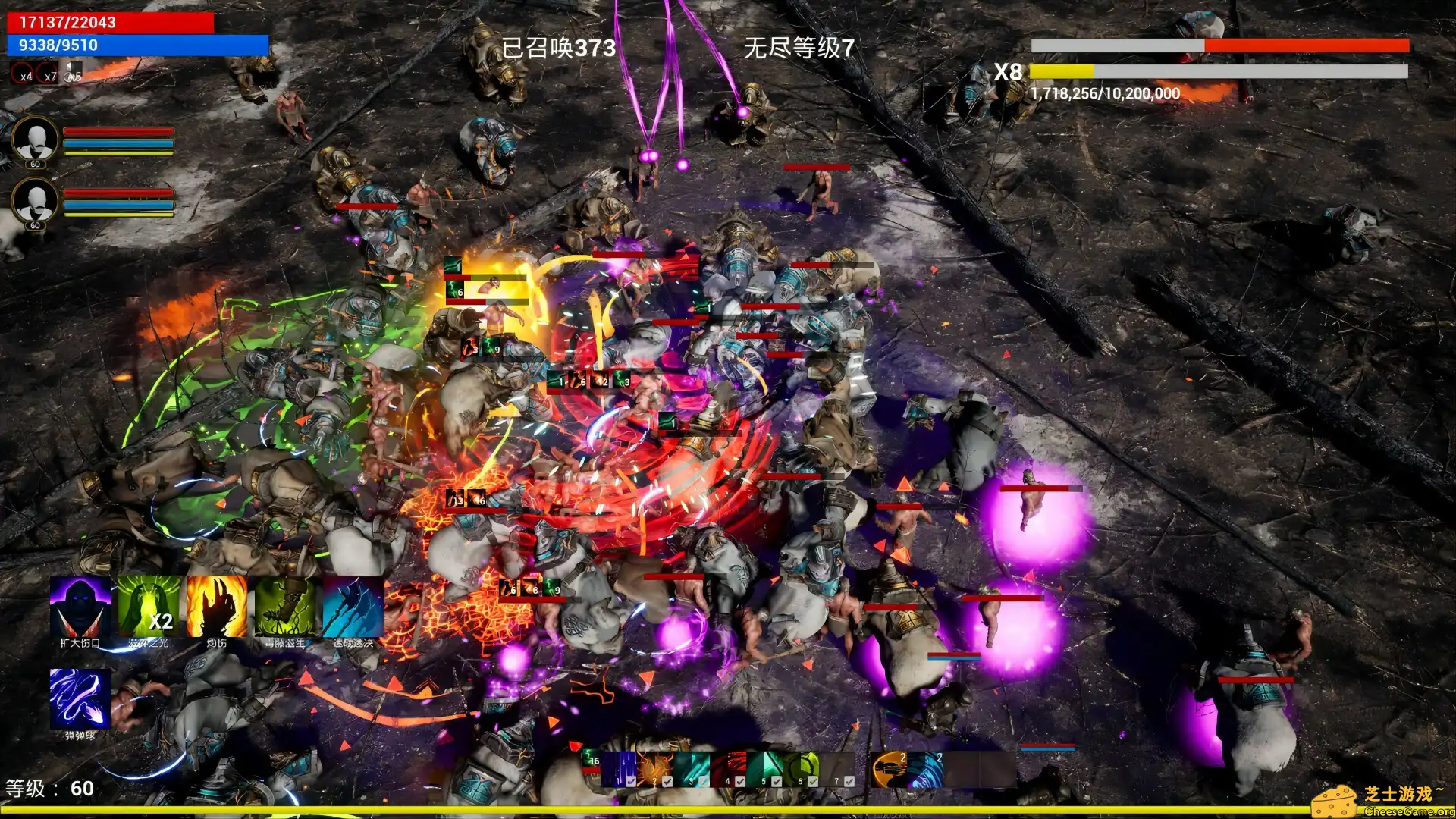1456x819 pixels.
Task: Click the yellow X8 experience bar
Action: 1062,74
